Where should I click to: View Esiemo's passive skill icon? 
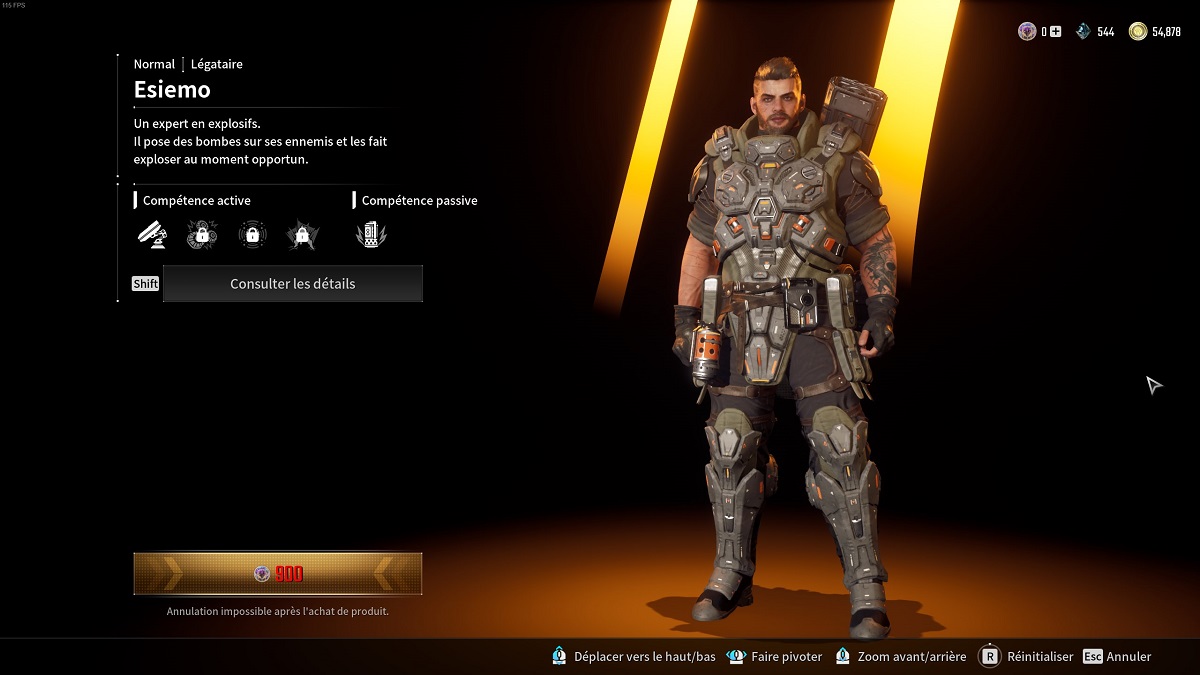tap(370, 235)
